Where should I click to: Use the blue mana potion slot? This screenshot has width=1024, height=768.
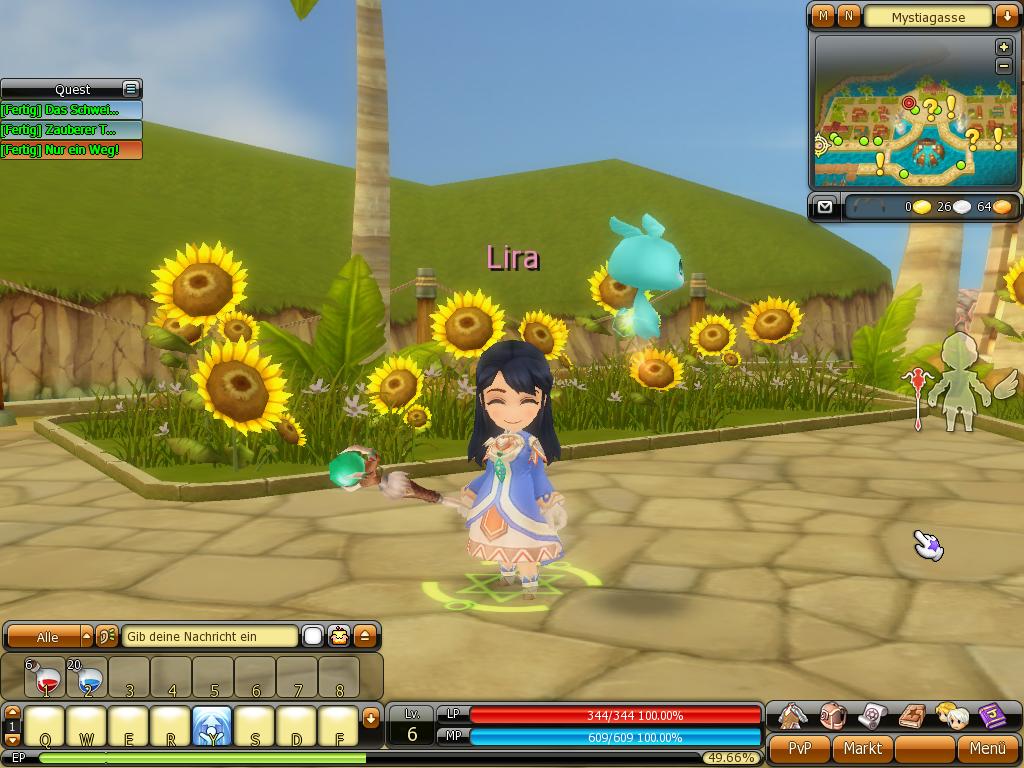tap(88, 678)
